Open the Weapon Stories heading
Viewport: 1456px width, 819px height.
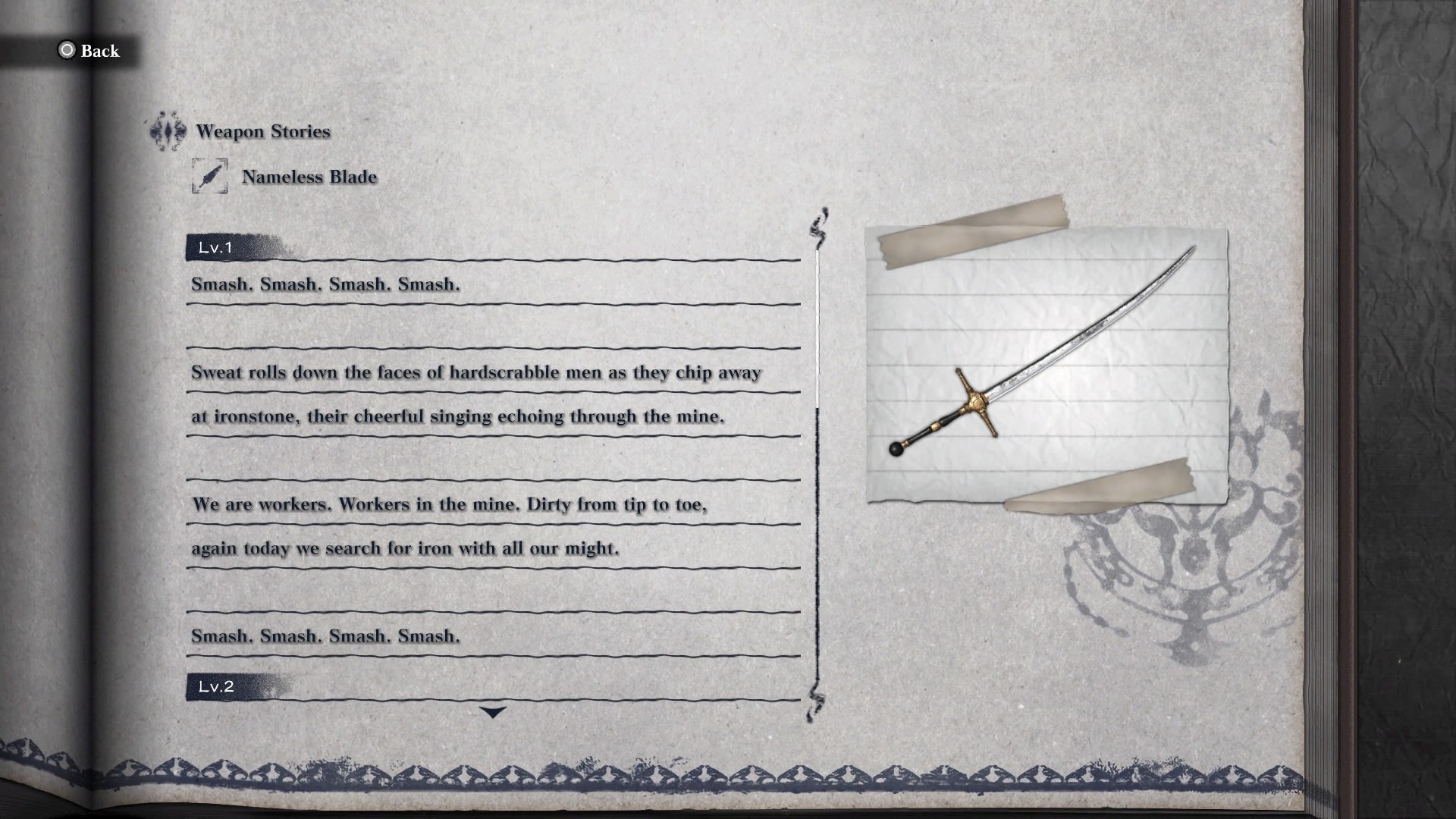[263, 130]
